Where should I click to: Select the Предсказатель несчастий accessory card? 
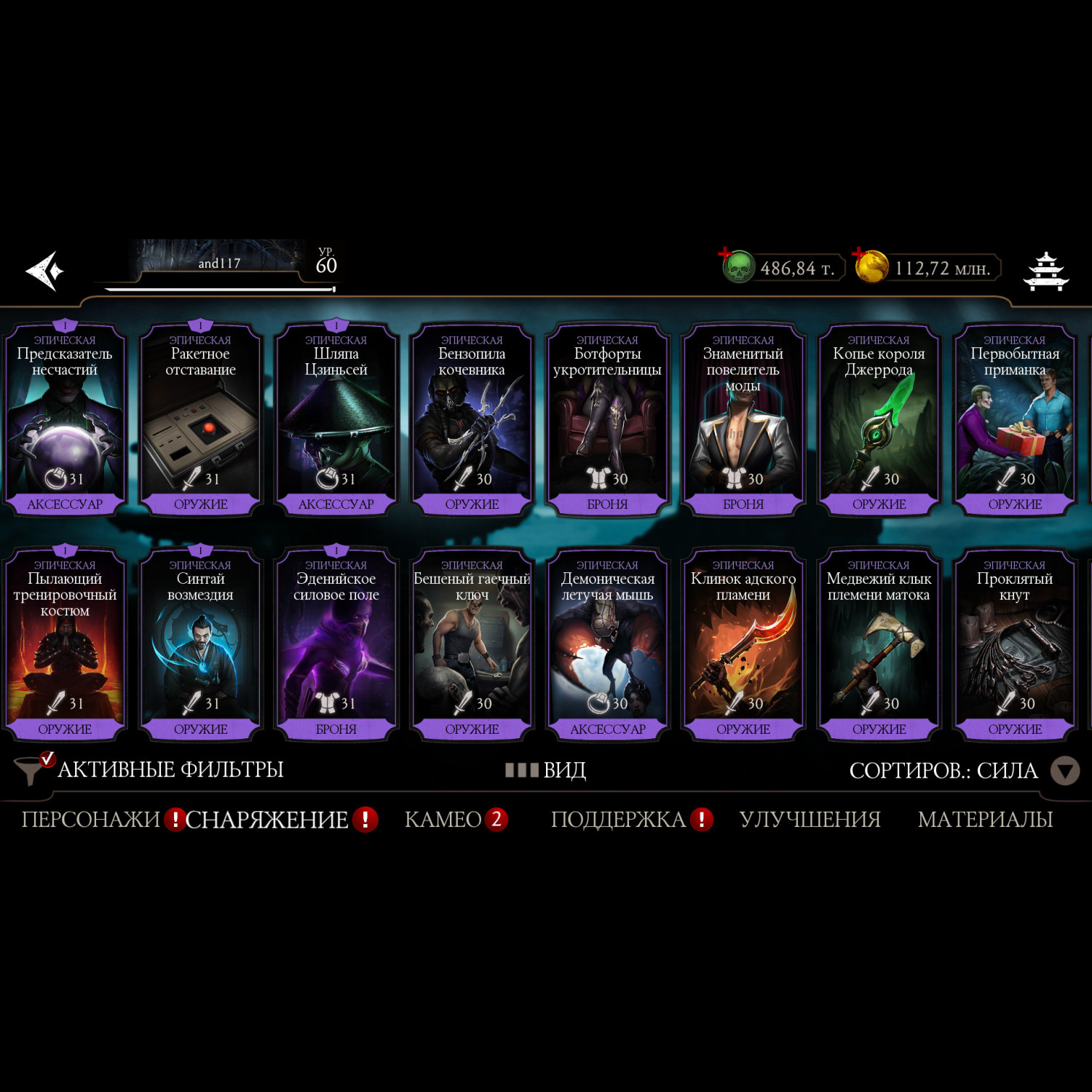(x=65, y=420)
